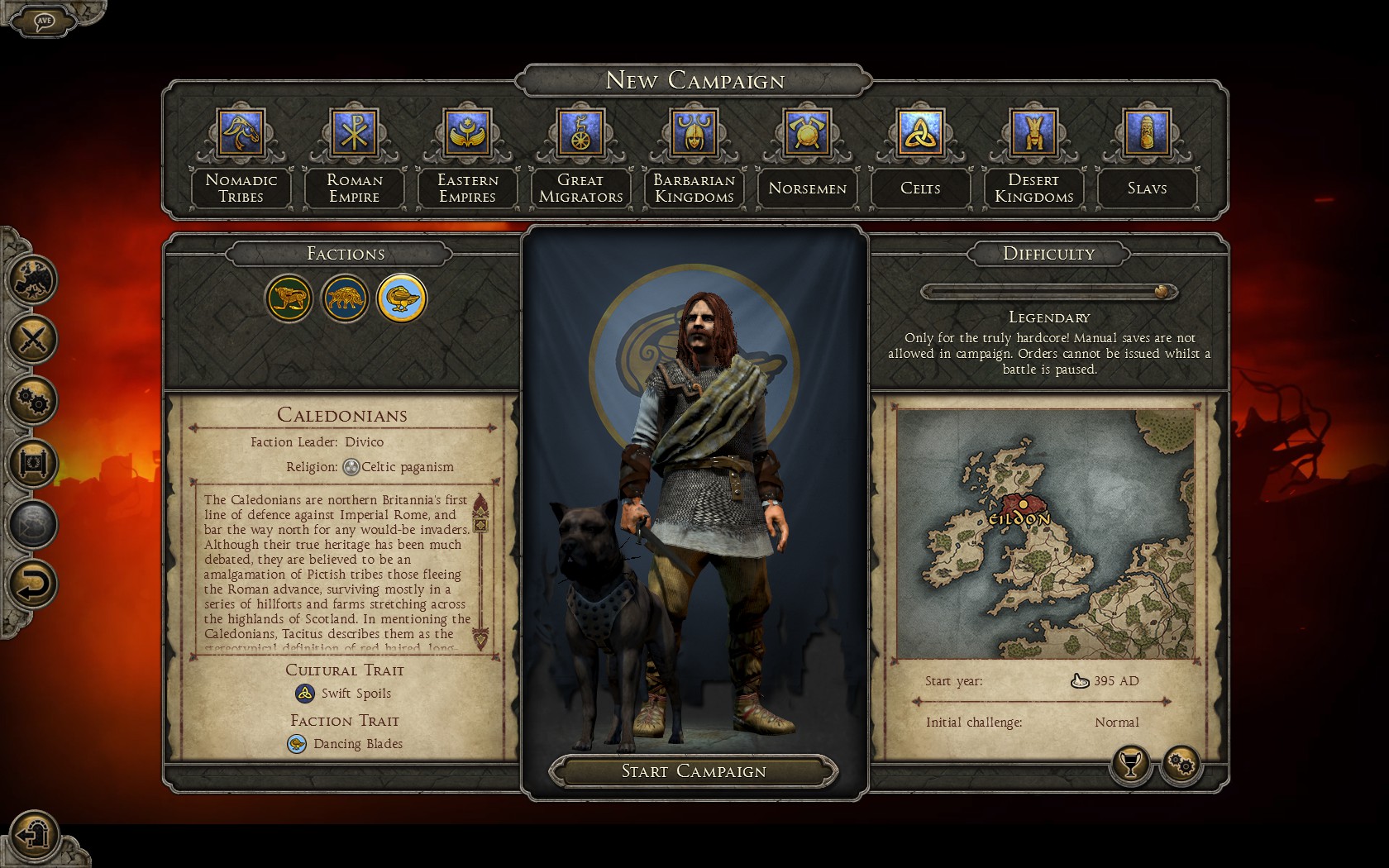Choose the Roman Empire culture group
Screen dimensions: 1389x868
click(x=354, y=134)
